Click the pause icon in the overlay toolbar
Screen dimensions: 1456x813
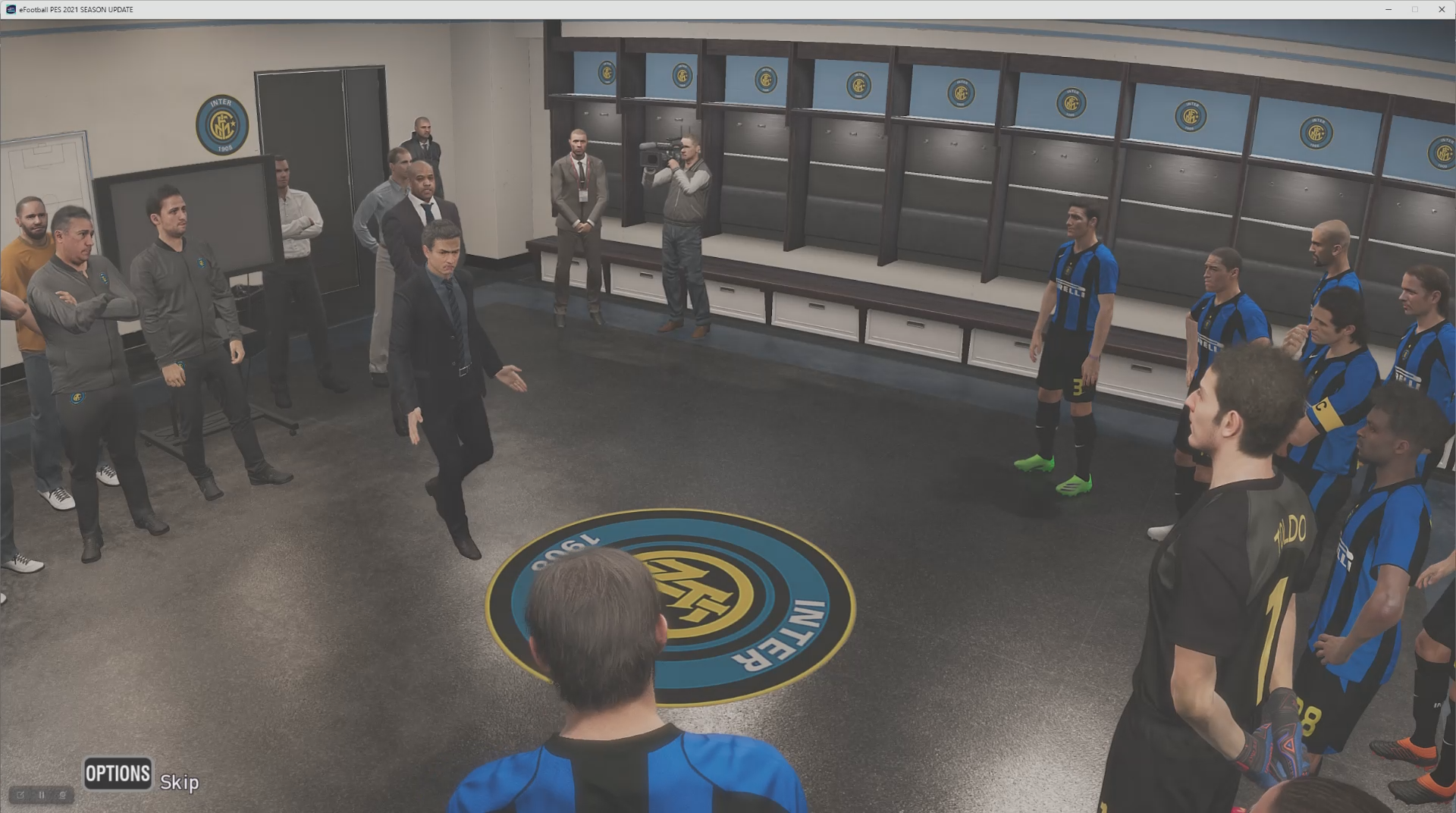[42, 795]
